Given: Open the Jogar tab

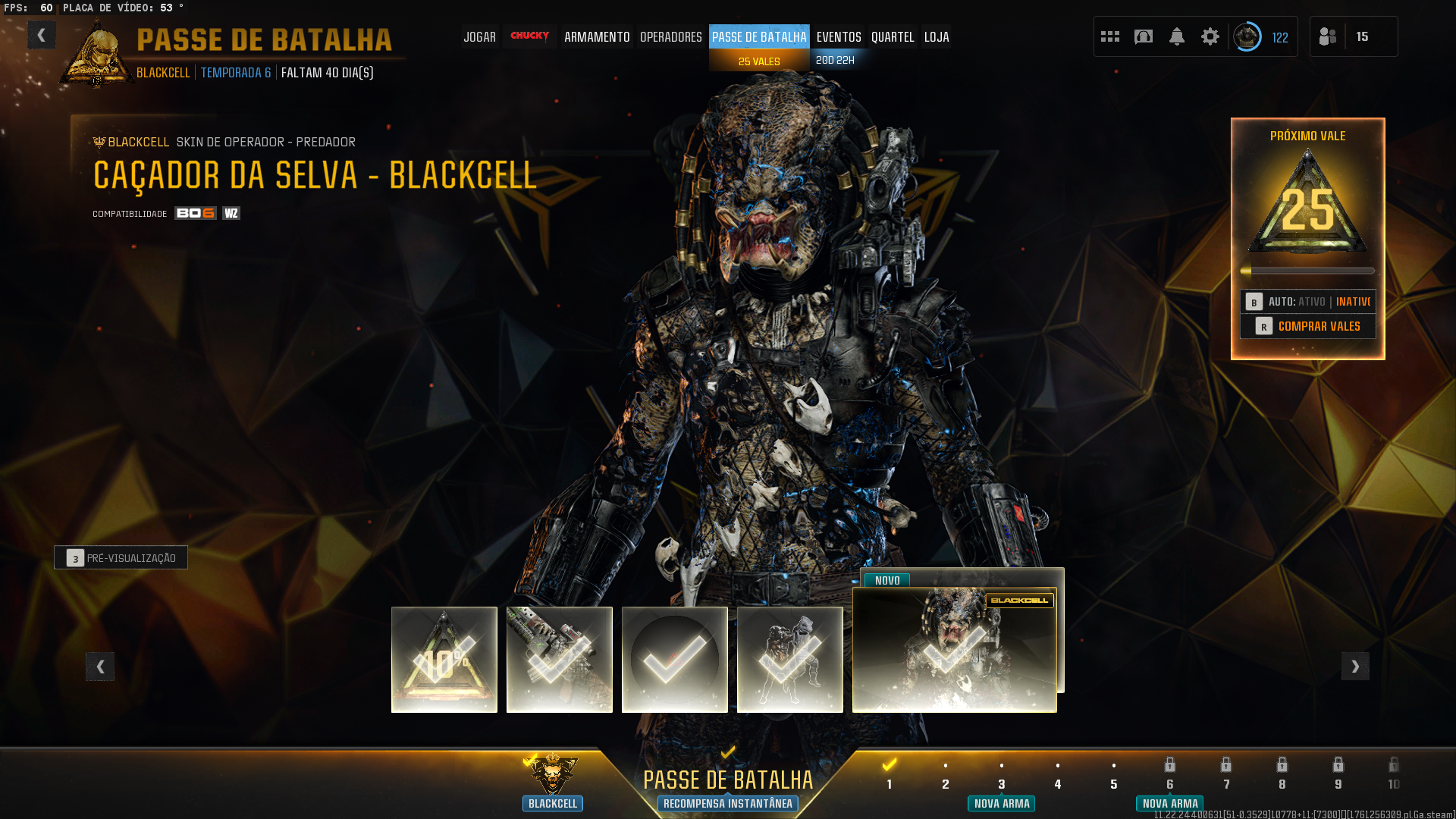Looking at the screenshot, I should (x=479, y=36).
